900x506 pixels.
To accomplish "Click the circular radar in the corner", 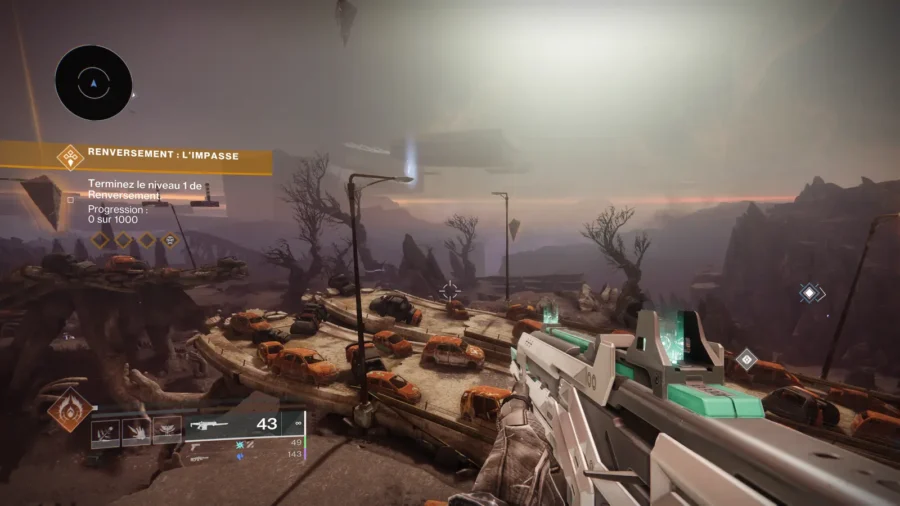I will (94, 83).
